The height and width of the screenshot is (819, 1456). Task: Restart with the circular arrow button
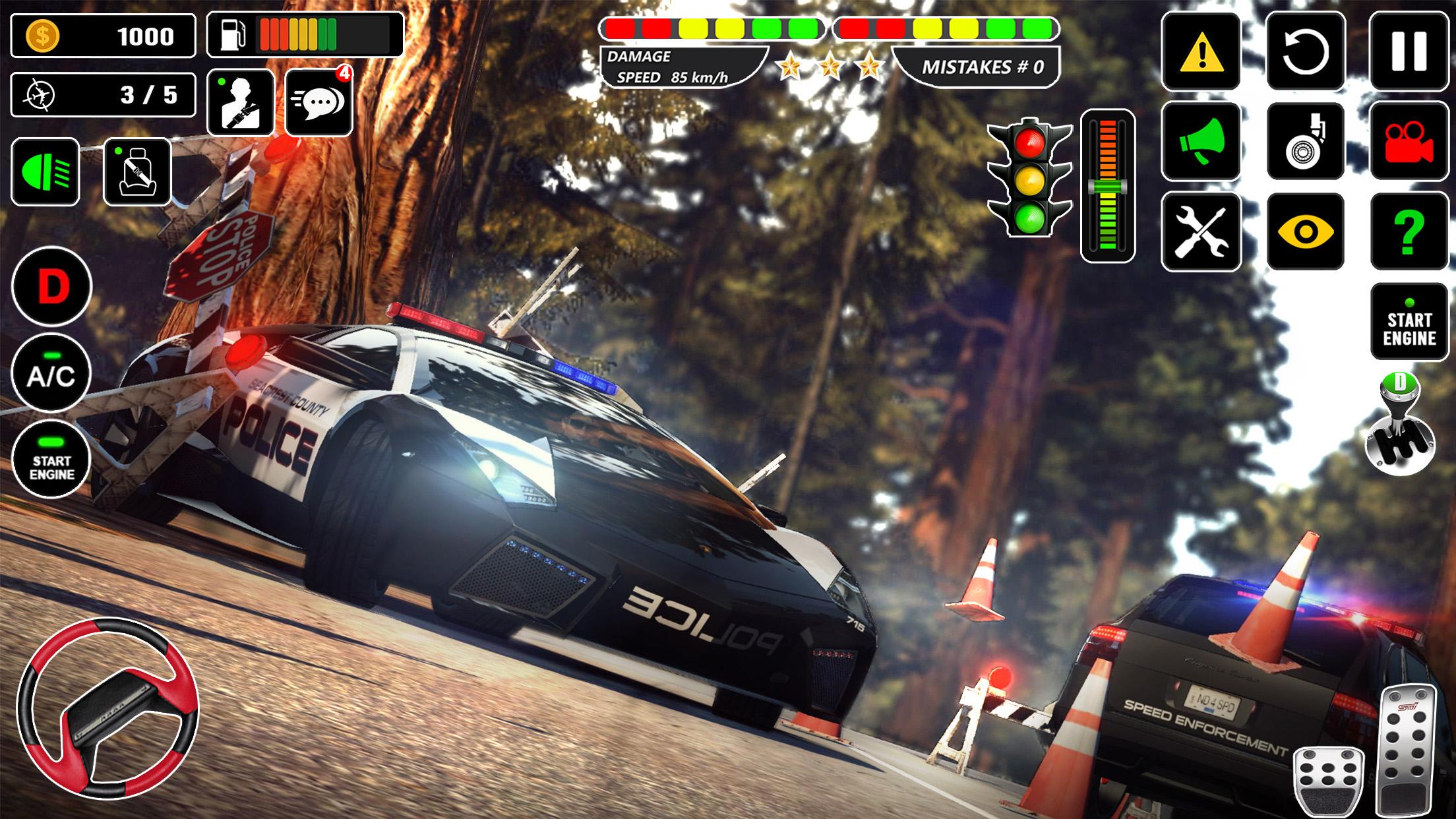(x=1306, y=51)
